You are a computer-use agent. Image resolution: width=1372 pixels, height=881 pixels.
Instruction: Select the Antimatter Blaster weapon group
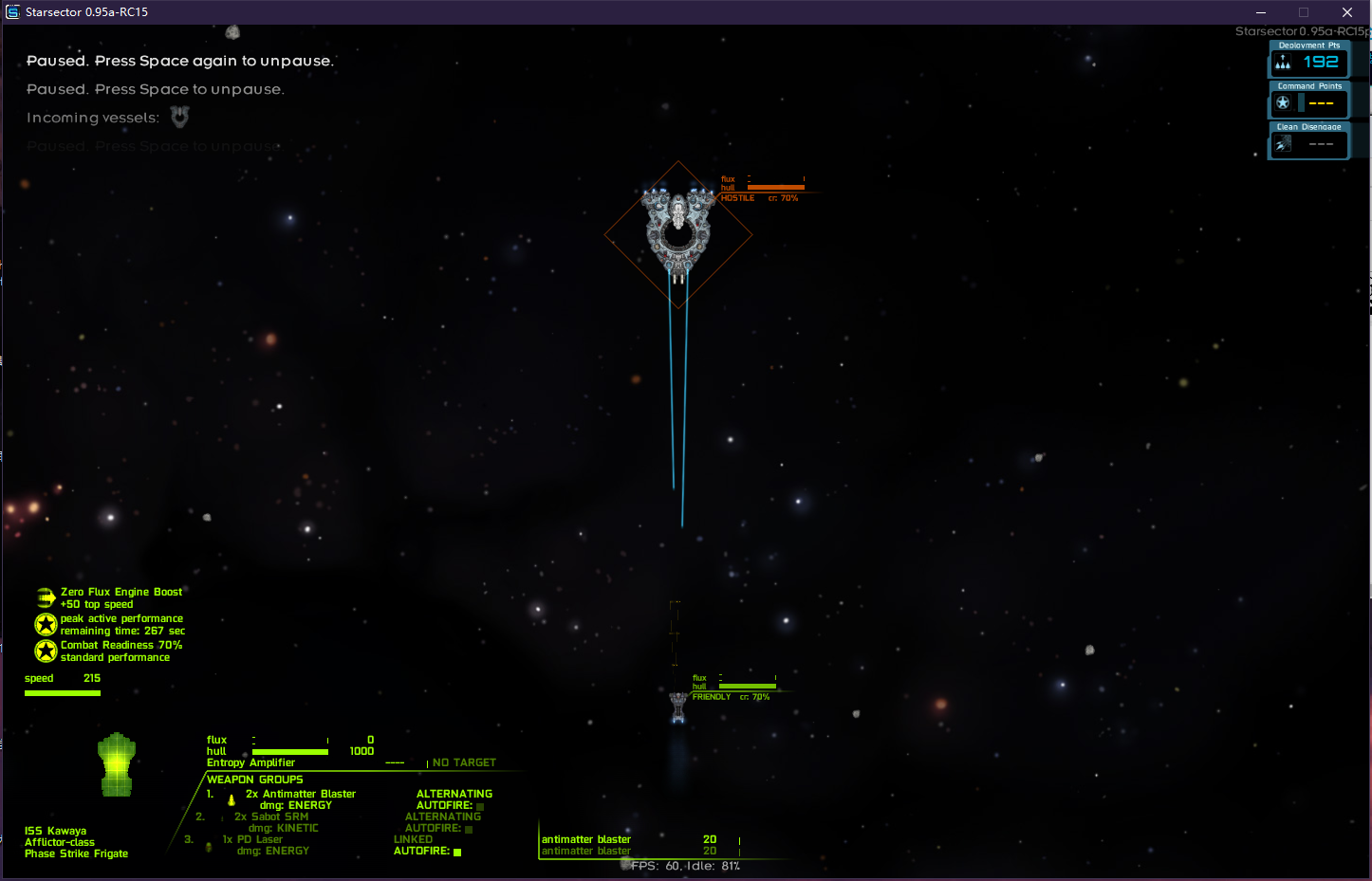tap(300, 795)
